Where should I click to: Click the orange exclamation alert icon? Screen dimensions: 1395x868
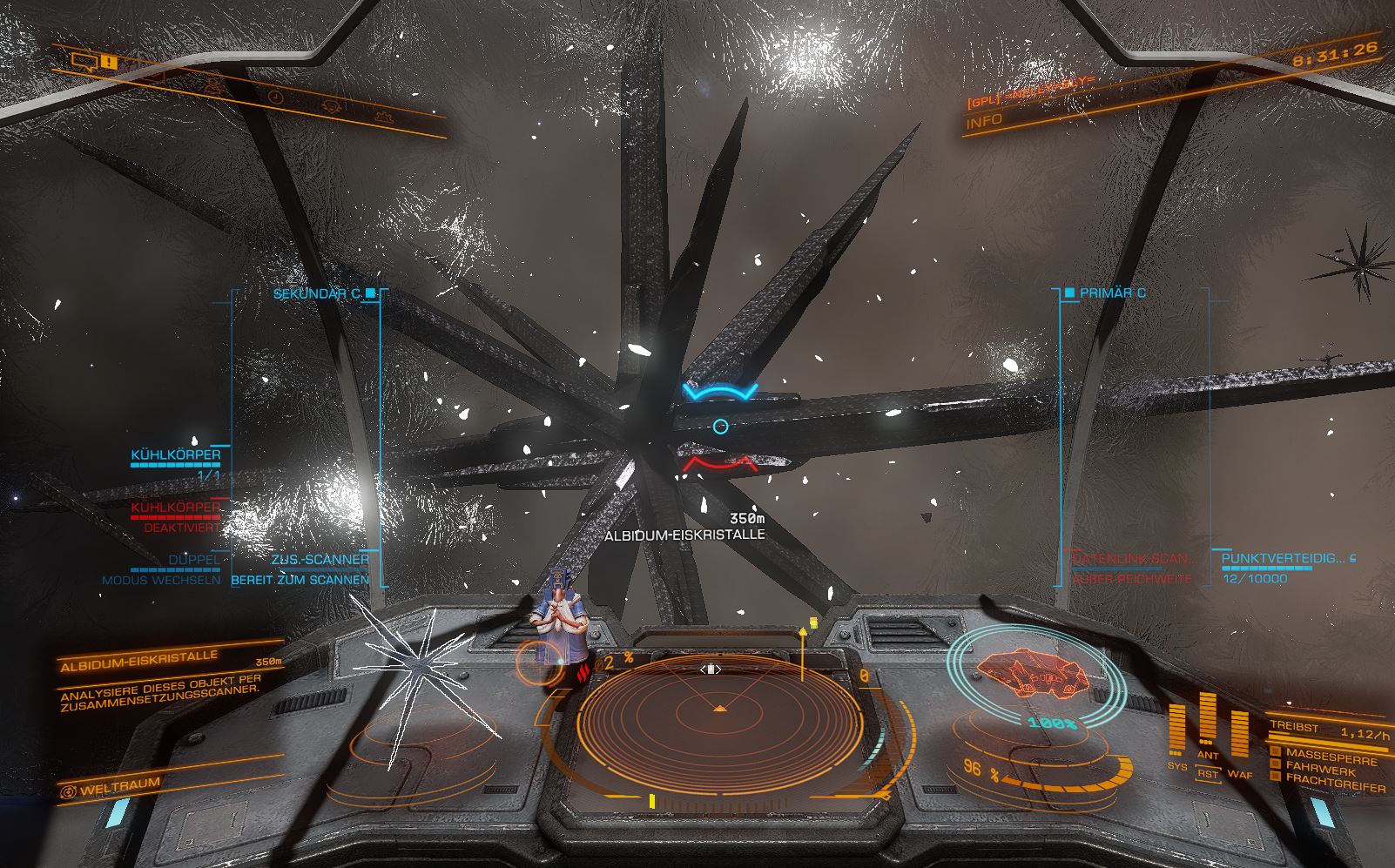[108, 61]
